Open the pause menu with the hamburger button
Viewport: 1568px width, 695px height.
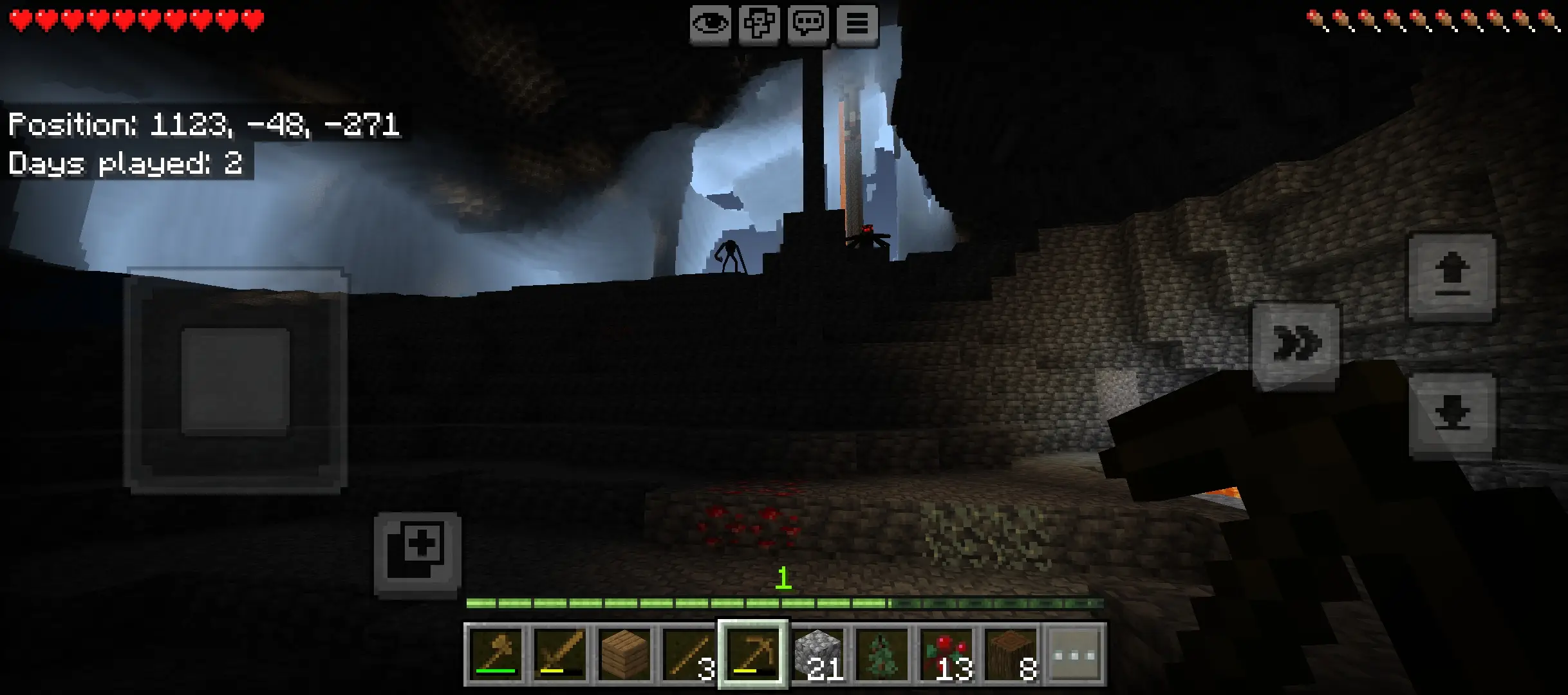coord(857,24)
